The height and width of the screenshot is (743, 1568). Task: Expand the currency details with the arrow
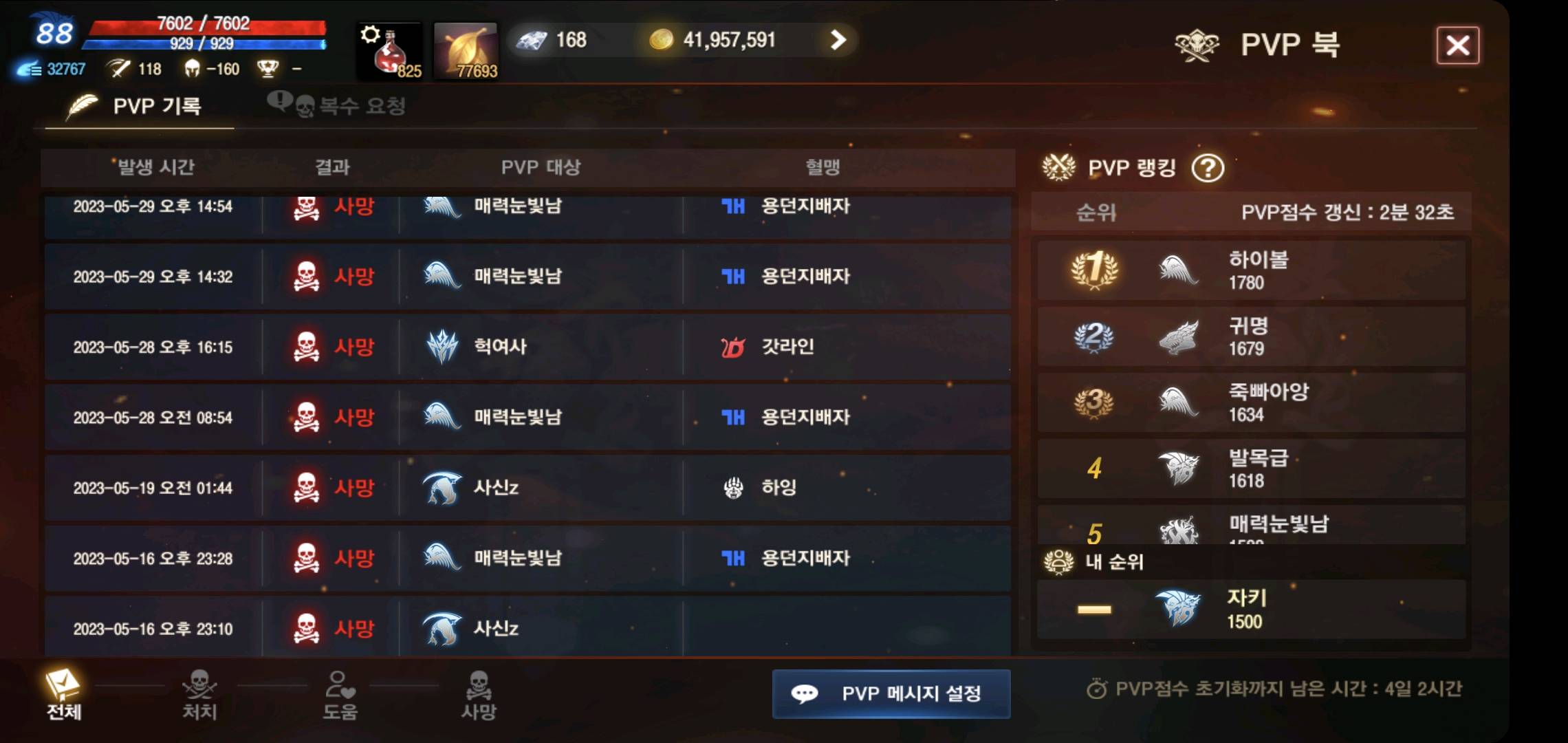pos(836,40)
